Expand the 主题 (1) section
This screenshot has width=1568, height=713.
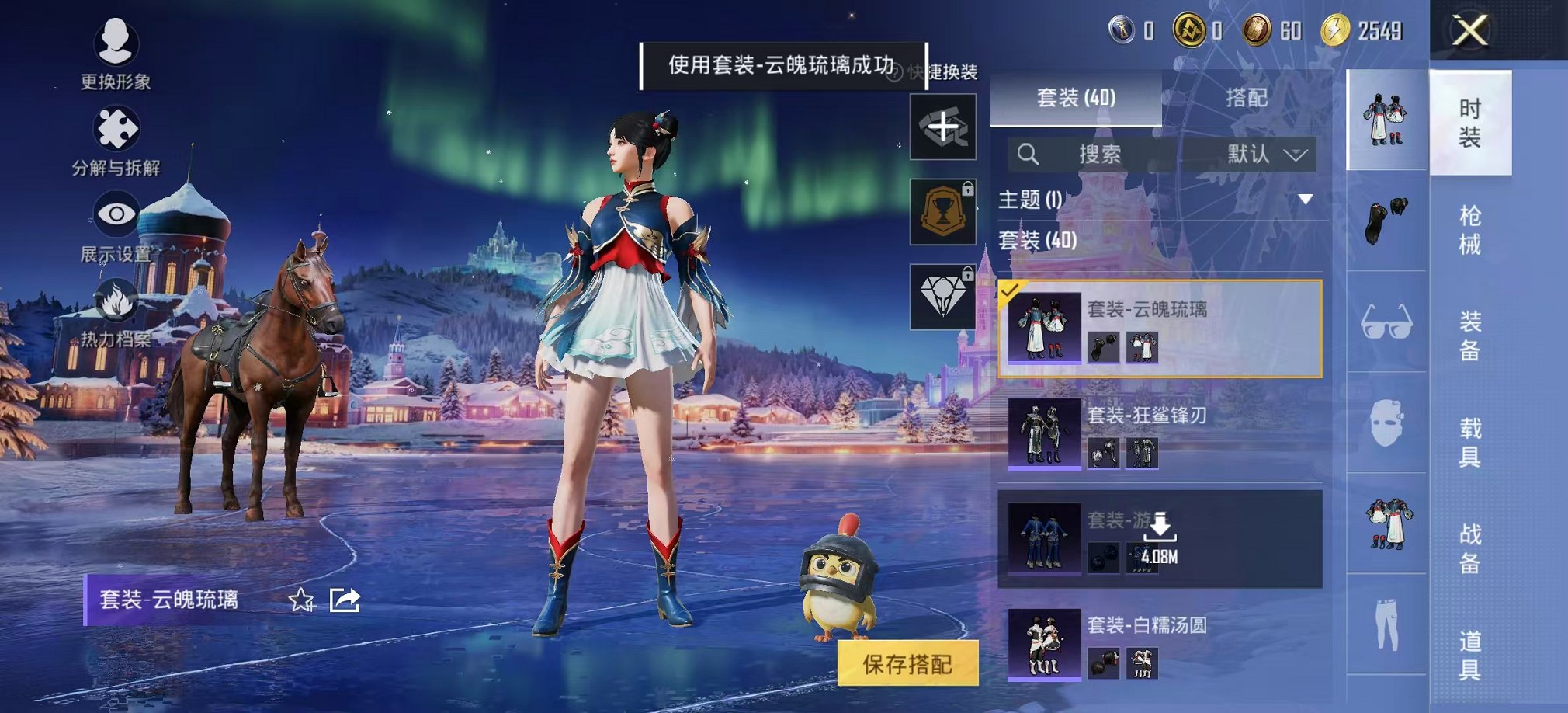point(1306,200)
